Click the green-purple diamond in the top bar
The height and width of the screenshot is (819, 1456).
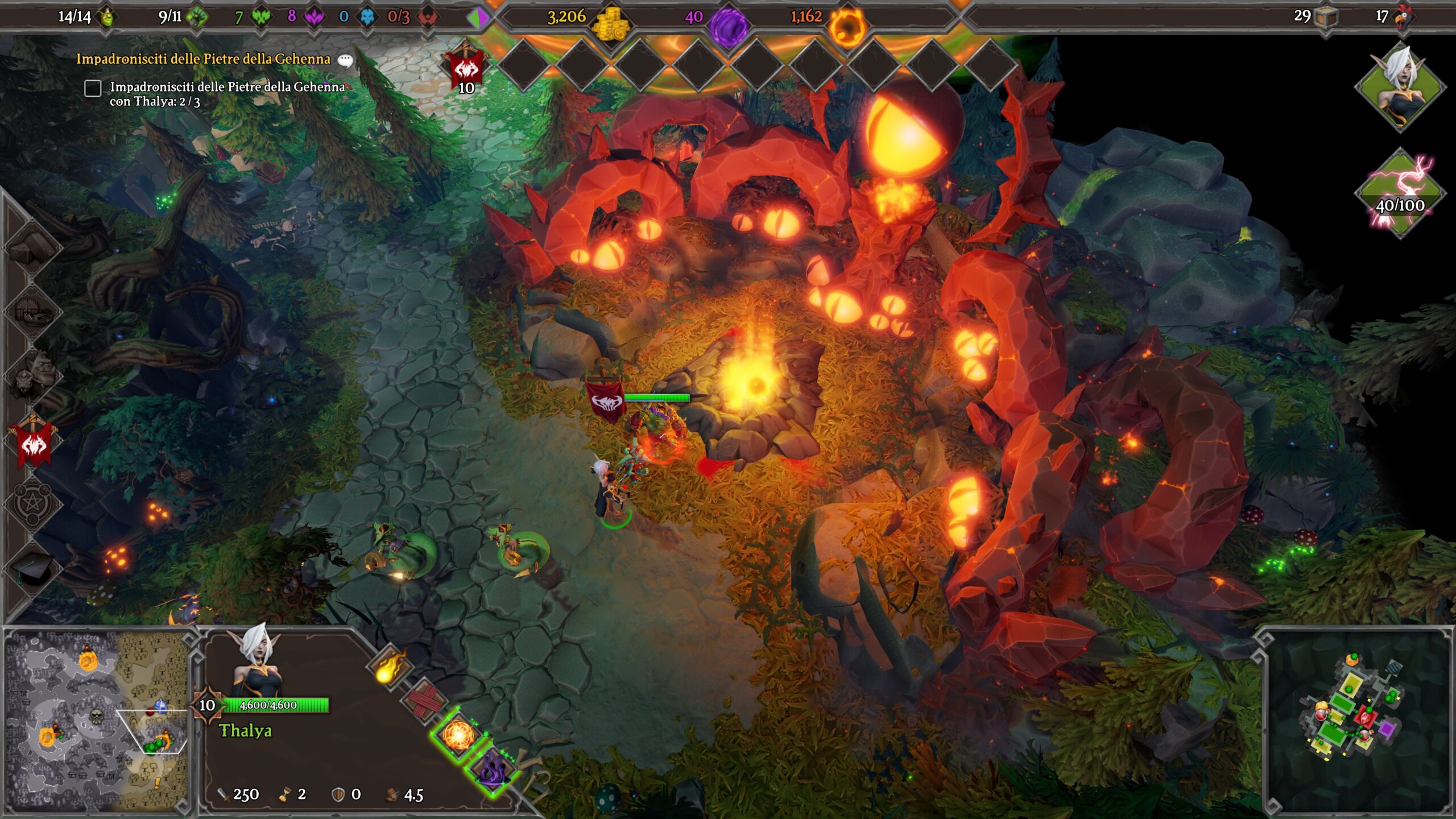pos(478,18)
